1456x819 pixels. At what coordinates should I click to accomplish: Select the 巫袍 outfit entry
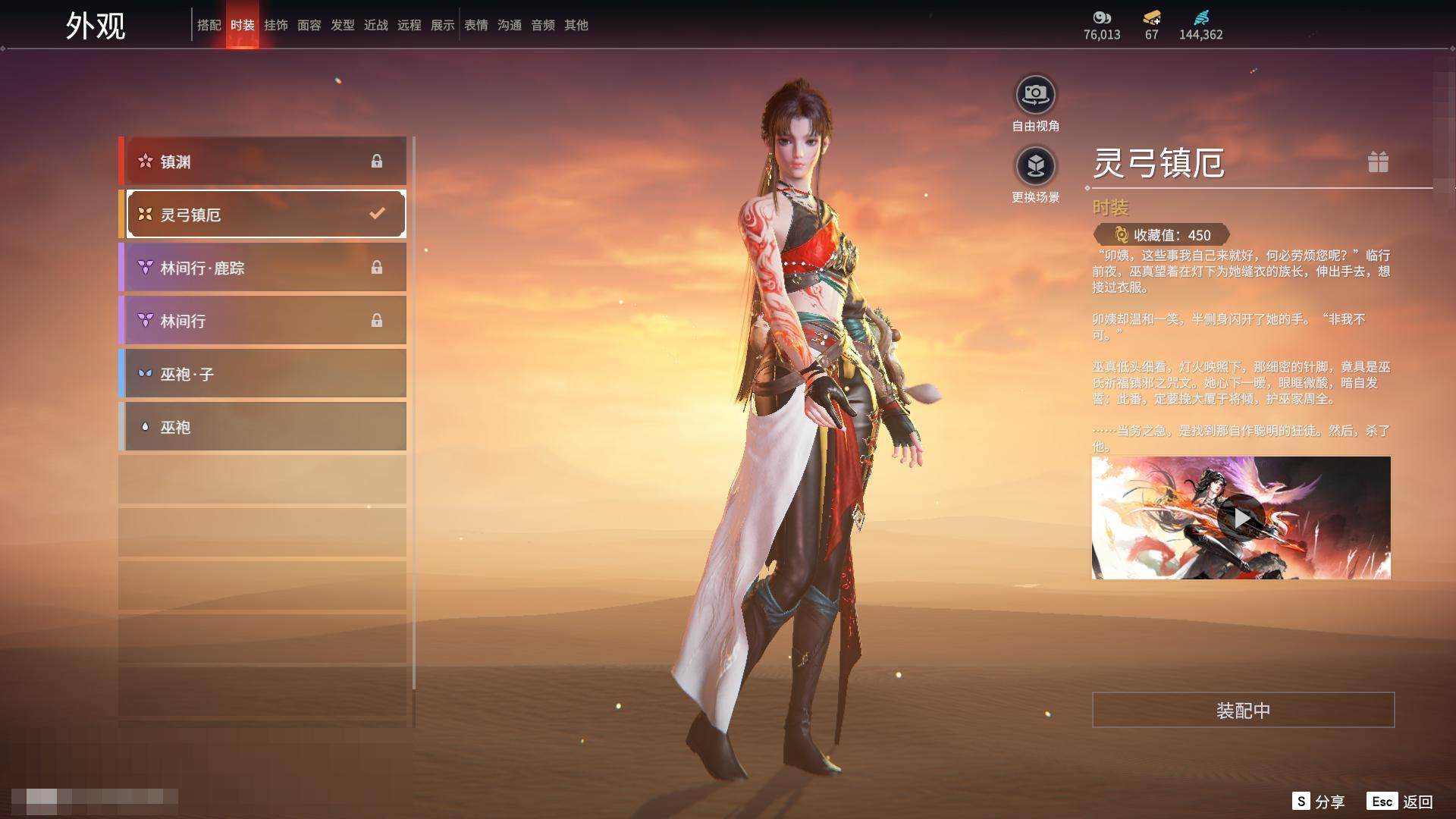[x=264, y=427]
